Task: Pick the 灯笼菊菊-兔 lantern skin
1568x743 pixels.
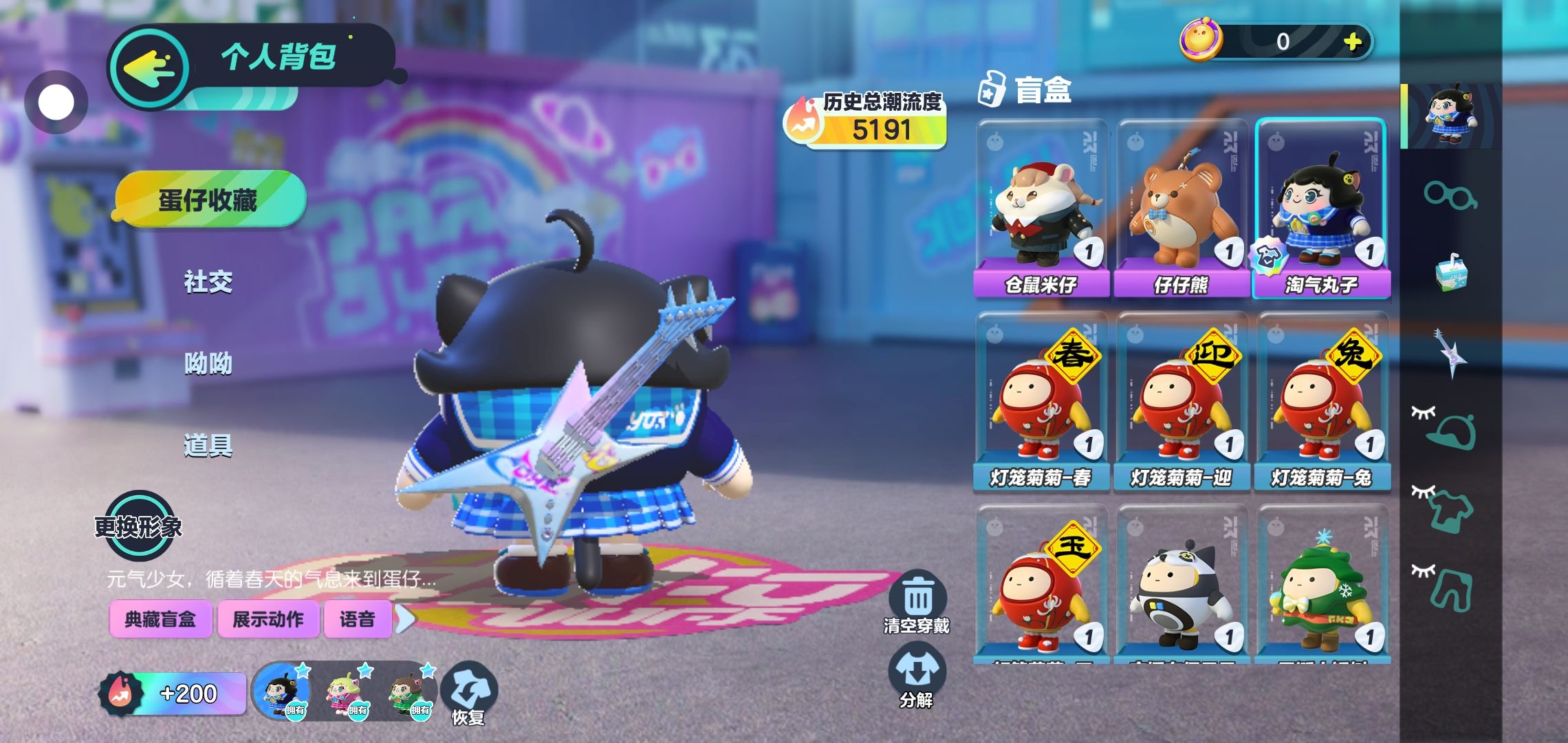Action: [x=1322, y=400]
